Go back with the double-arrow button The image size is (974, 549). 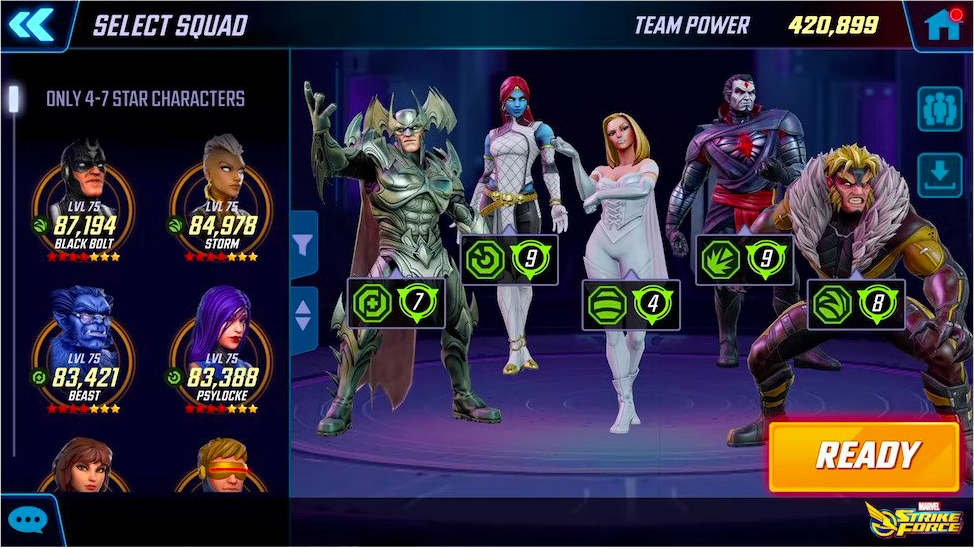pos(32,24)
